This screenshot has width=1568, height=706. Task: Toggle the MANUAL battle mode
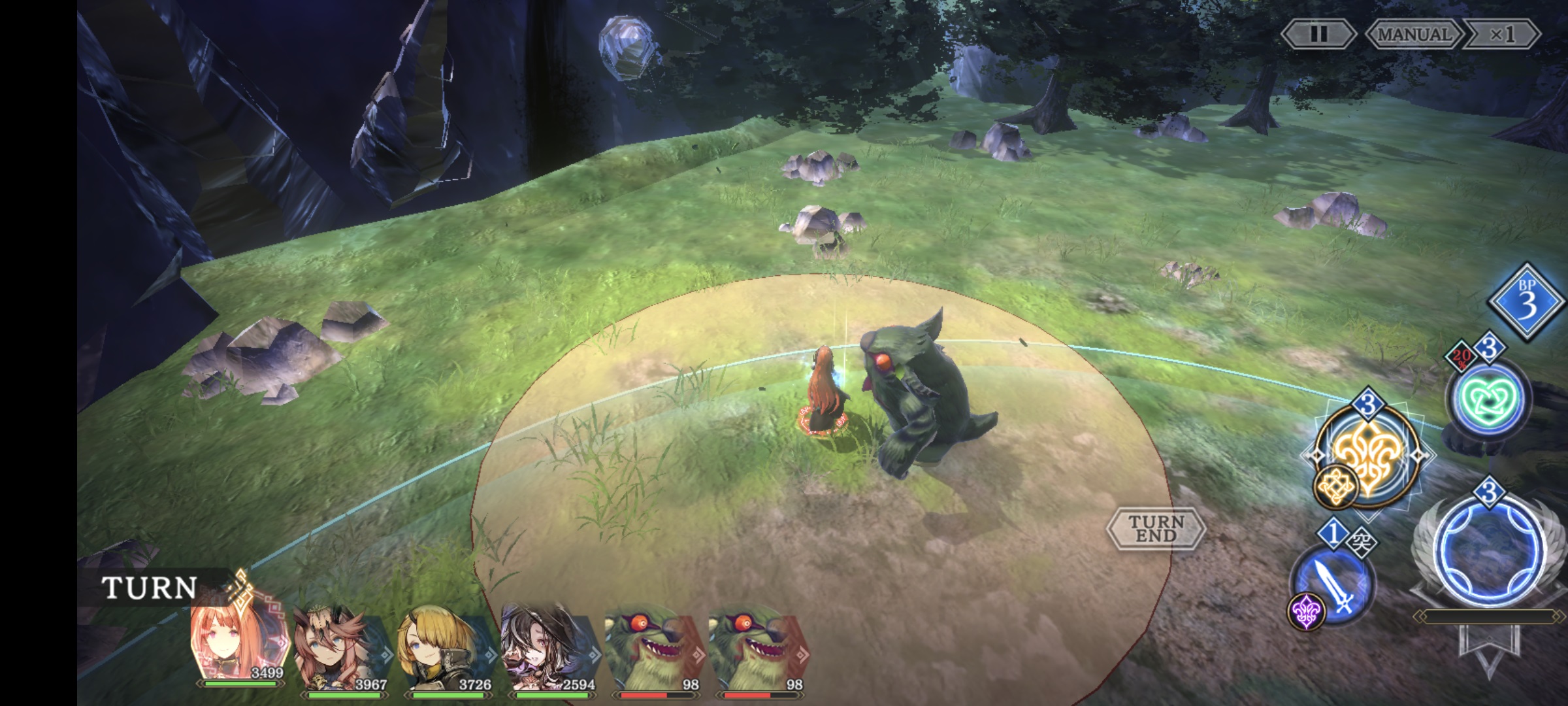pos(1413,34)
